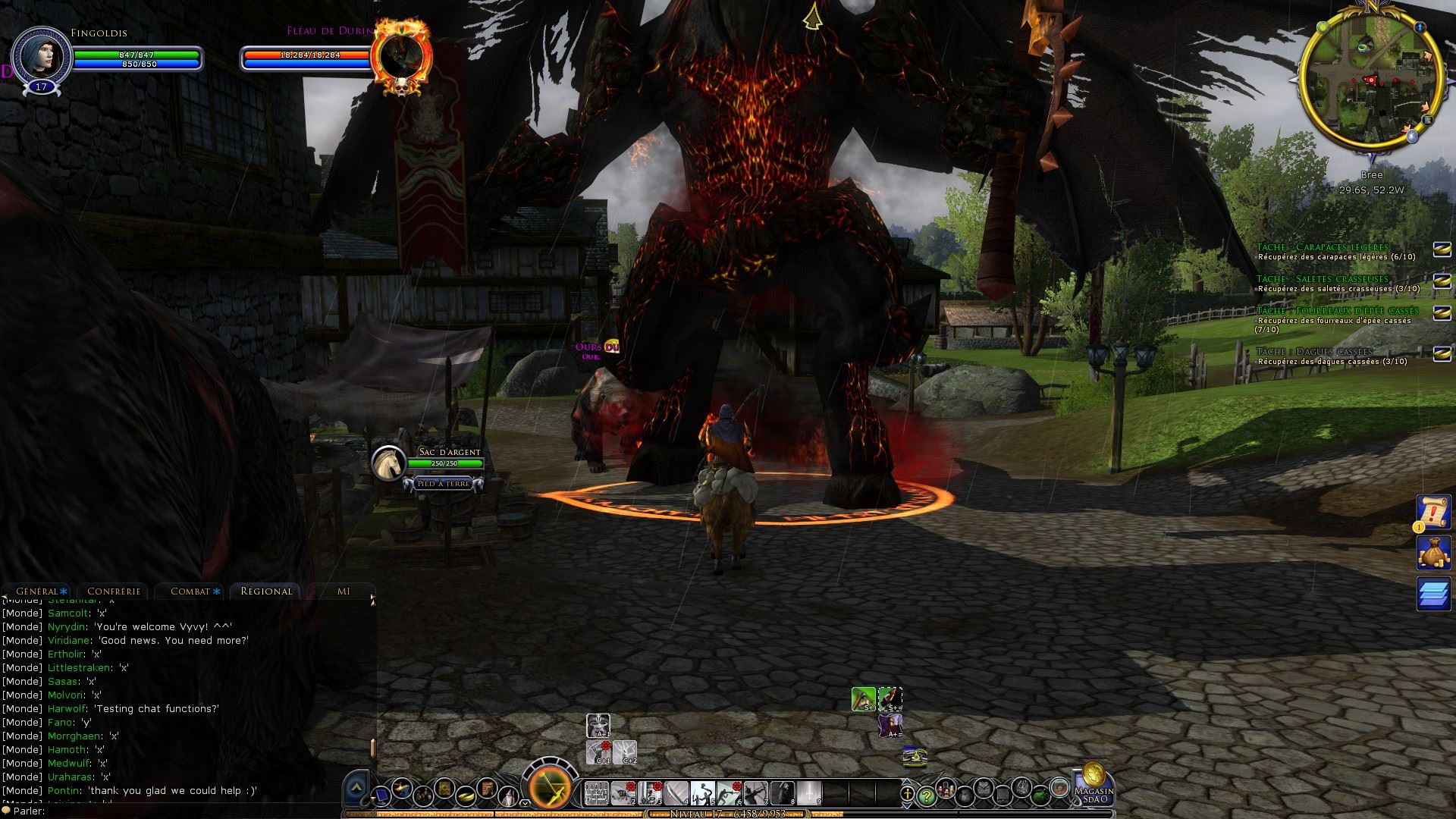Open the quest scroll alert icon
The width and height of the screenshot is (1456, 819).
point(1433,513)
